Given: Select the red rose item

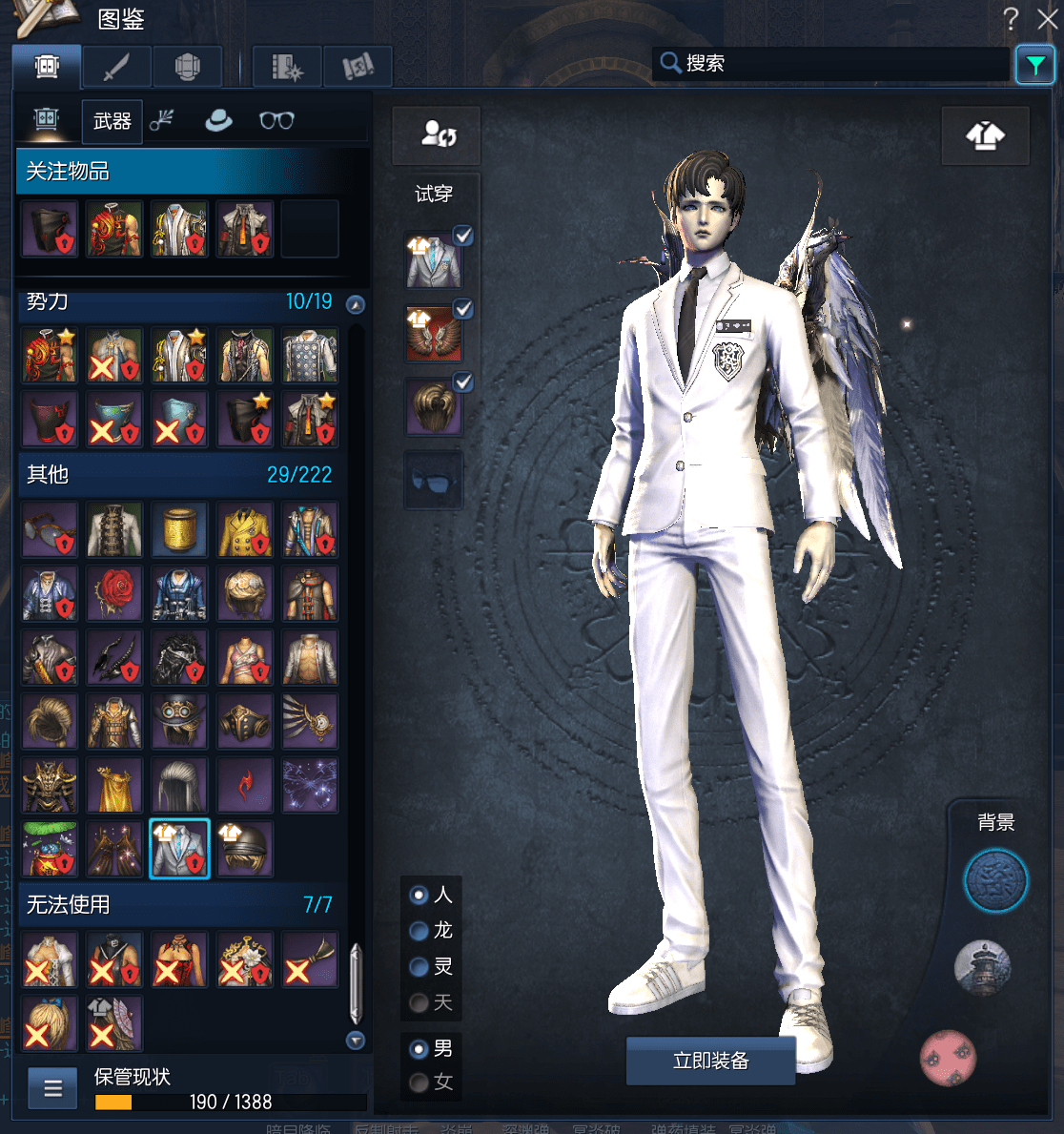Looking at the screenshot, I should [x=114, y=593].
